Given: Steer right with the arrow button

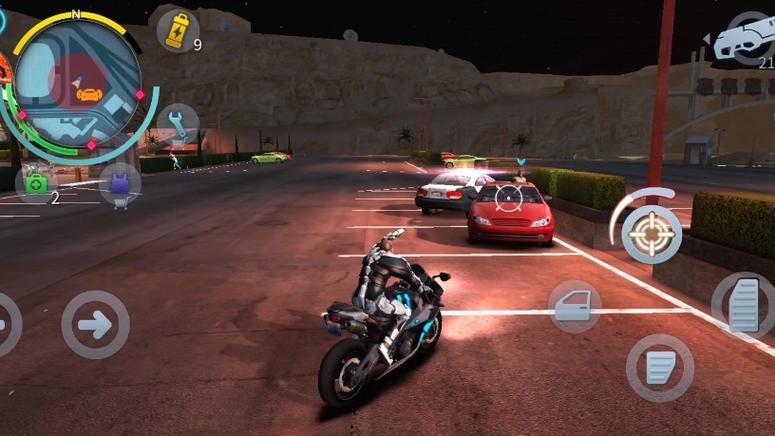Looking at the screenshot, I should point(95,324).
